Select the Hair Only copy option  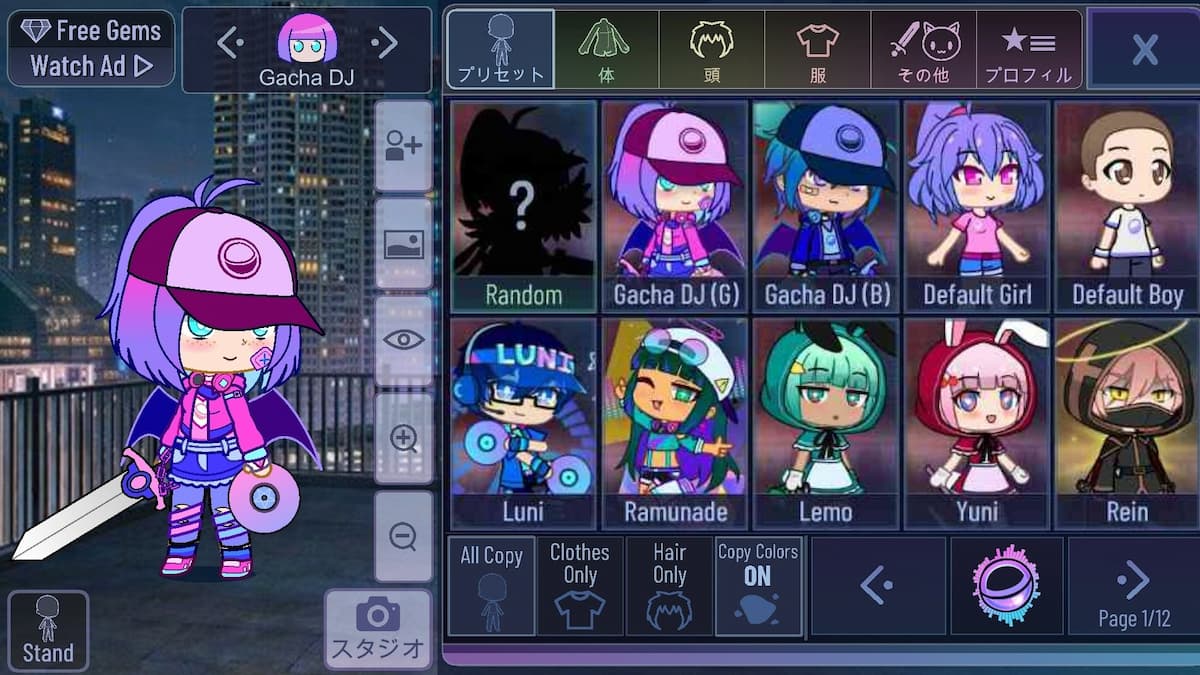coord(669,586)
